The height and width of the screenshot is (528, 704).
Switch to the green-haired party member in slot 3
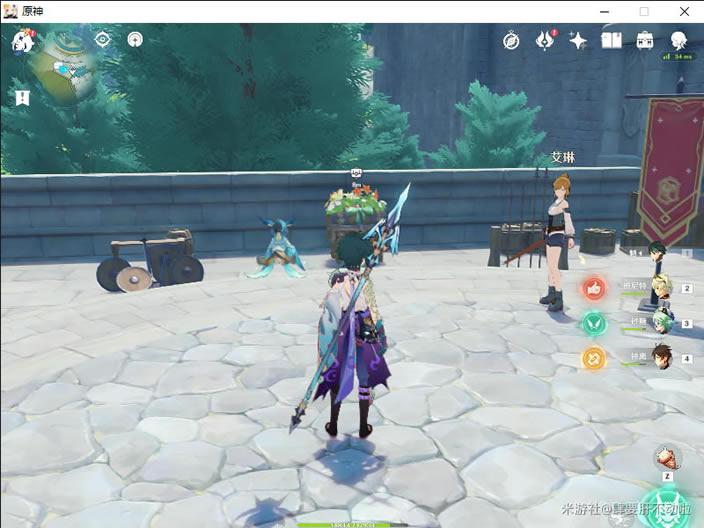coord(661,322)
